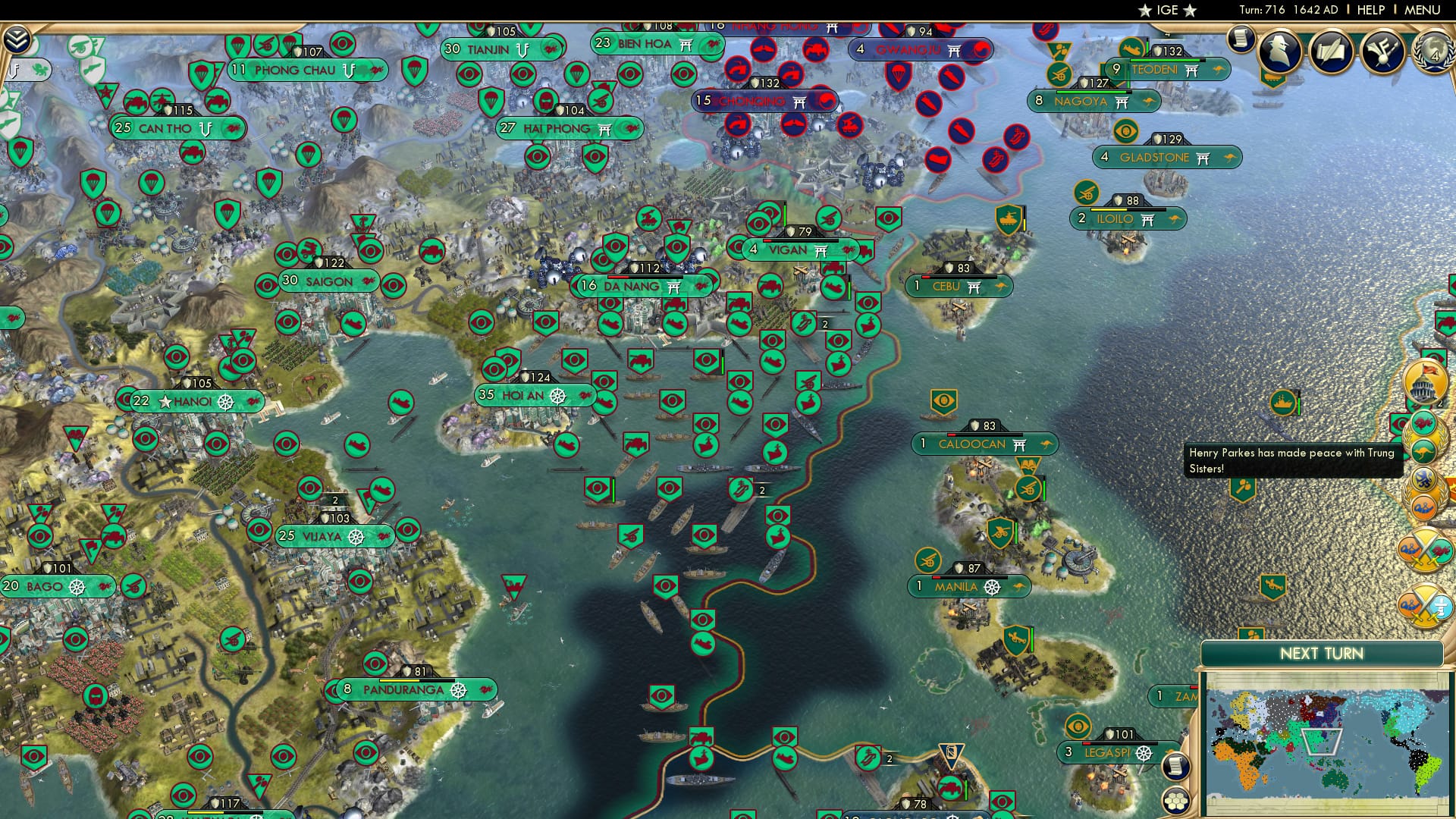Image resolution: width=1456 pixels, height=819 pixels.
Task: Open HELP from the top bar
Action: click(x=1370, y=8)
